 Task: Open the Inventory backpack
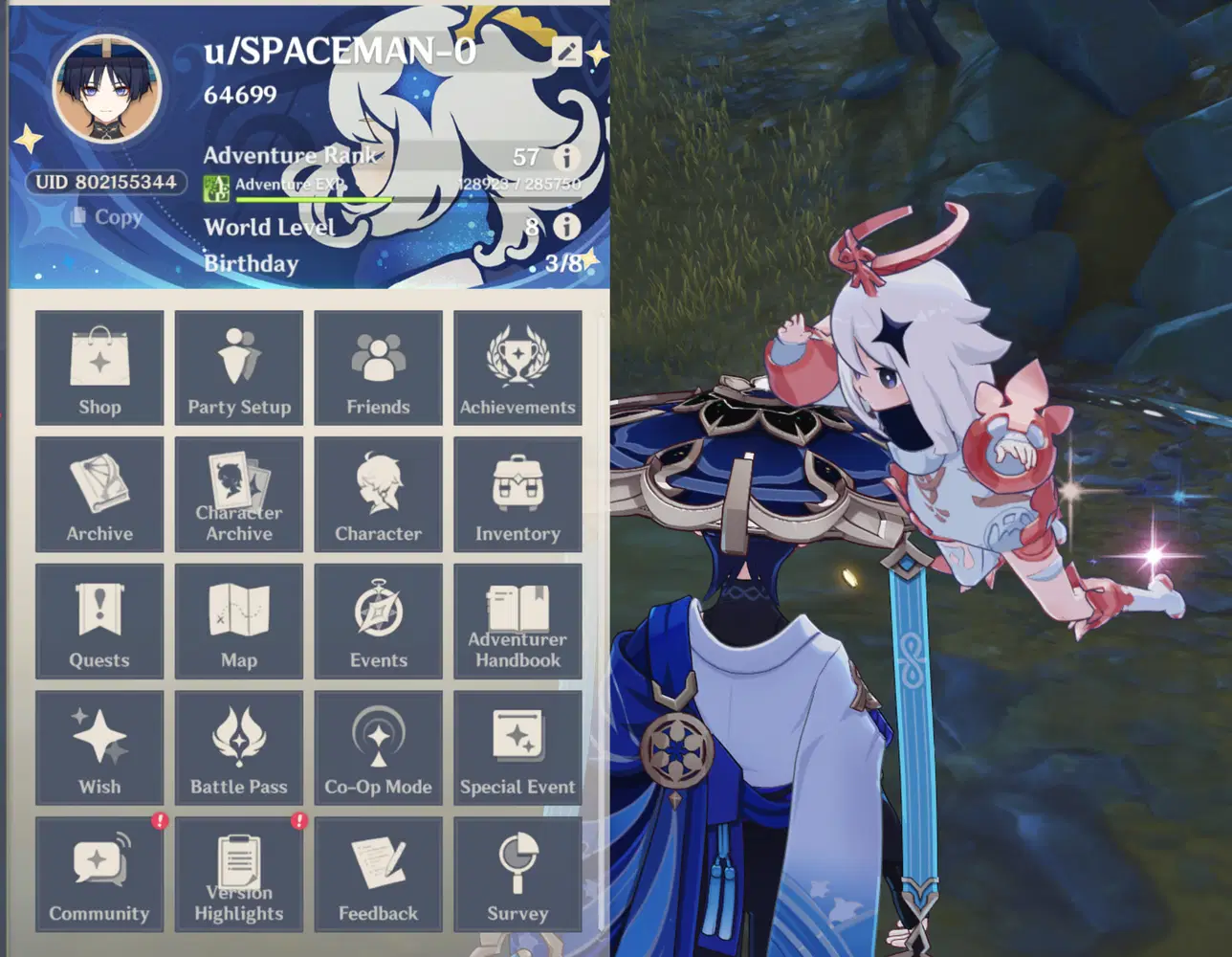point(518,494)
